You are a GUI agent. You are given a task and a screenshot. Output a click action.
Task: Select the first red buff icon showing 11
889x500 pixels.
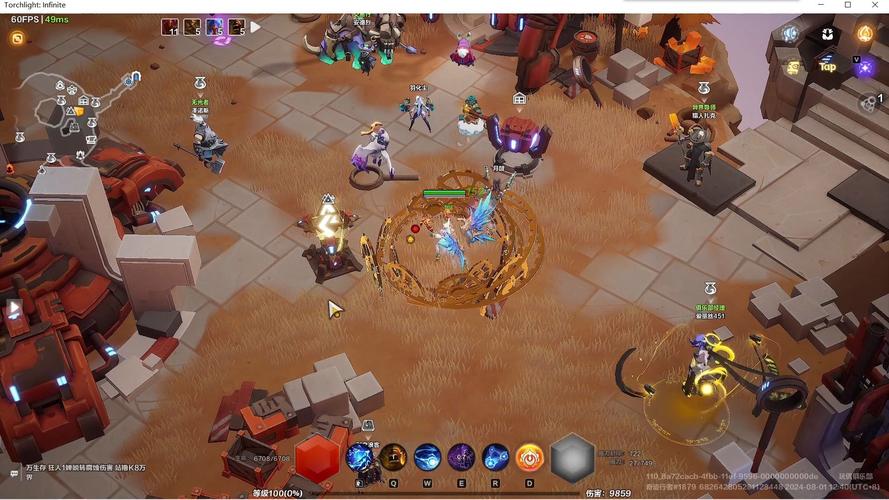pos(170,27)
